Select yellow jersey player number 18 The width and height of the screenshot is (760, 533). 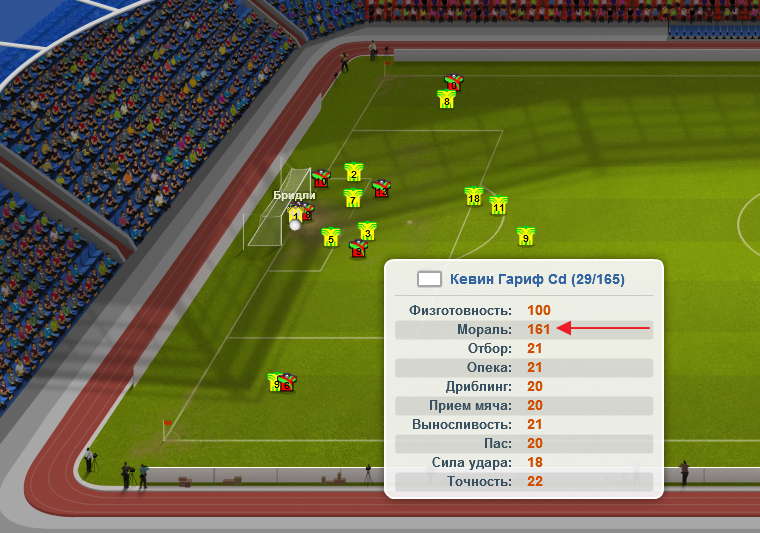click(474, 197)
